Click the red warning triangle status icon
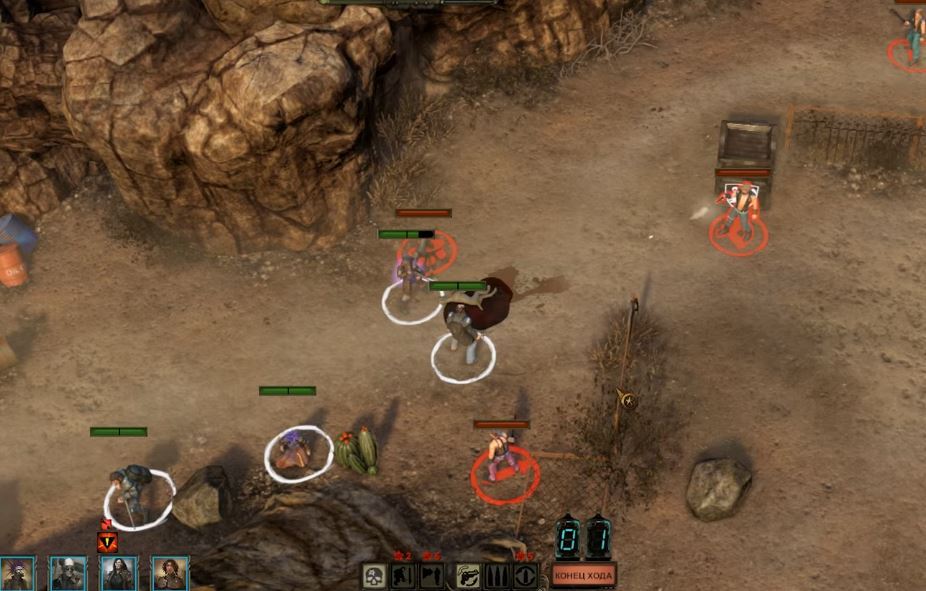Screen dimensions: 926x591 pos(107,542)
